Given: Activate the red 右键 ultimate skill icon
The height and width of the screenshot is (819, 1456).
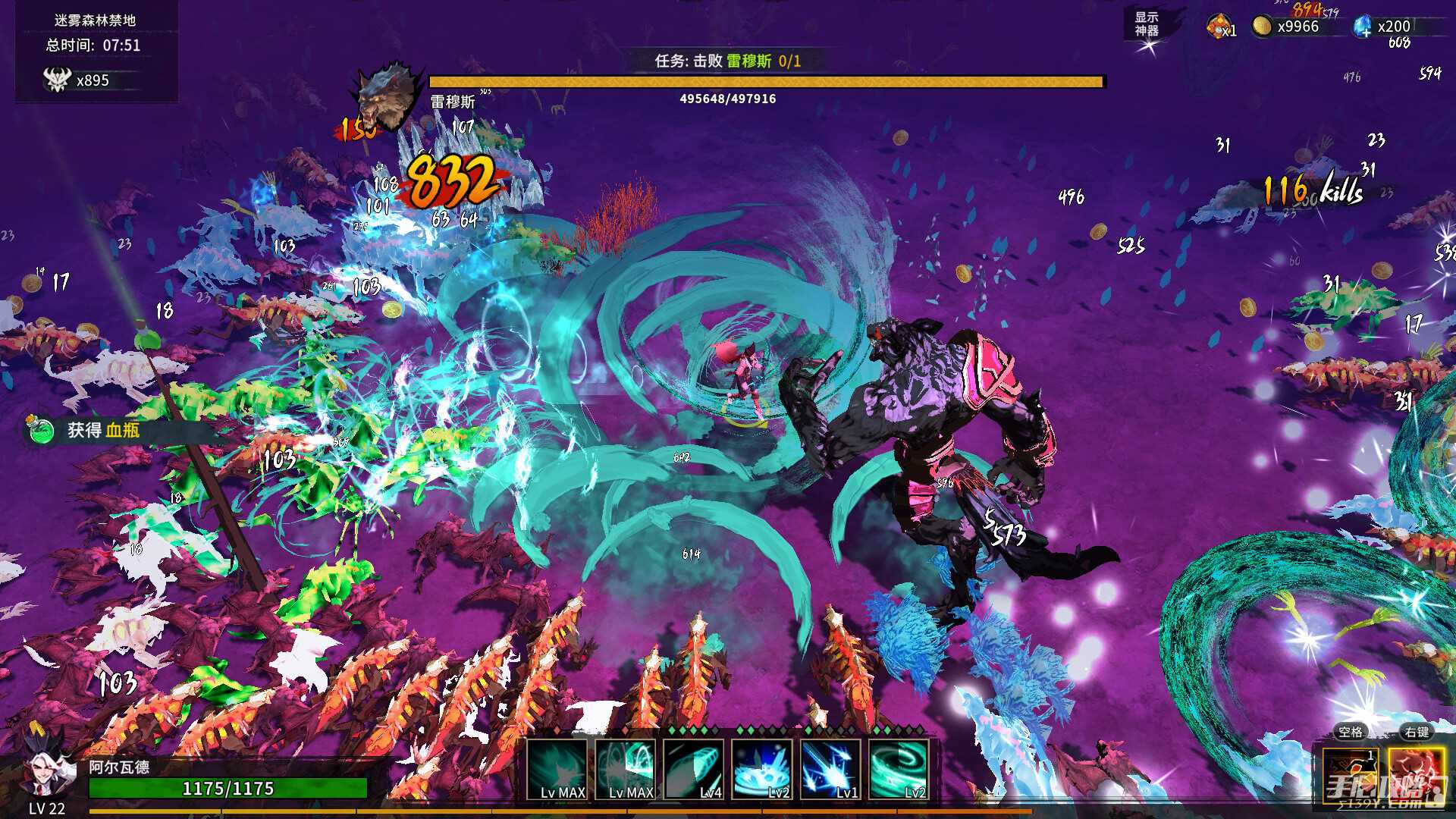Looking at the screenshot, I should coord(1417,775).
